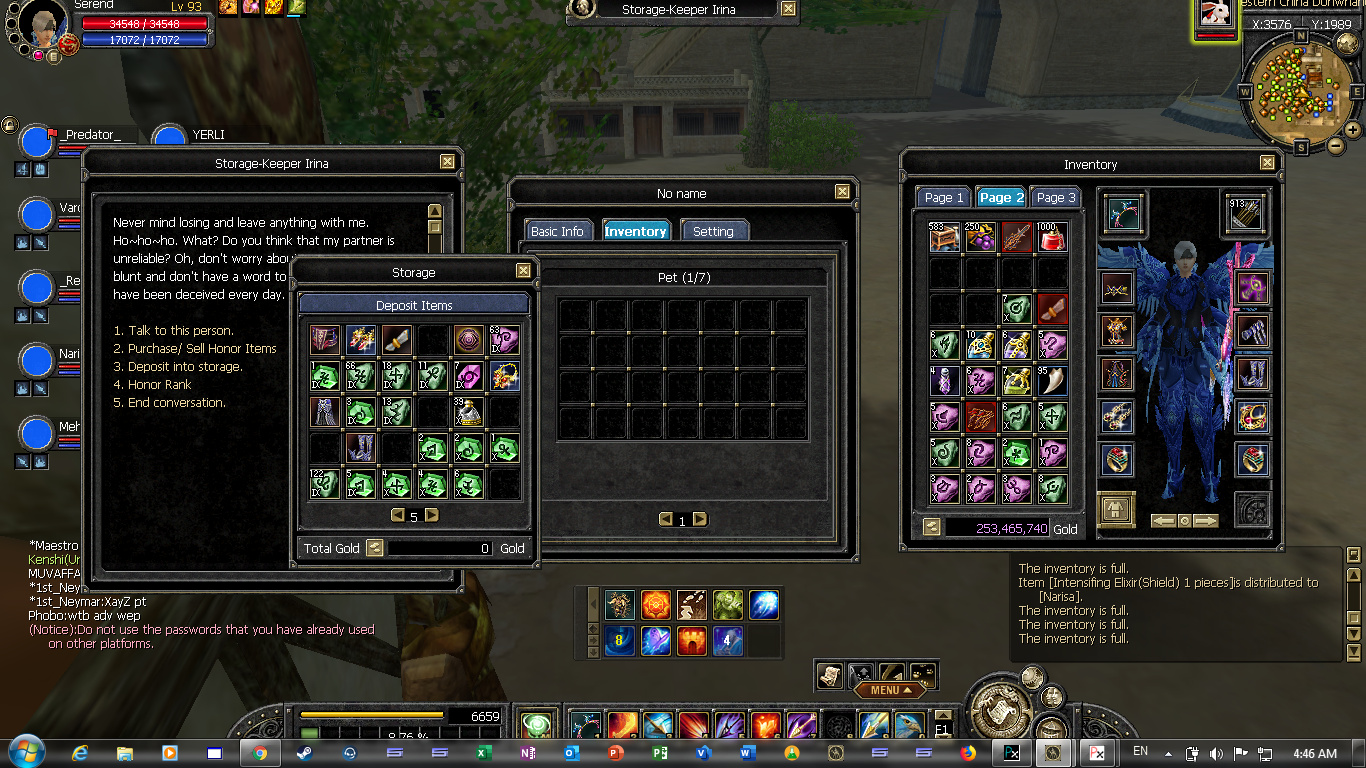The image size is (1366, 768).
Task: Open the pet Basic Info tab
Action: coord(557,231)
